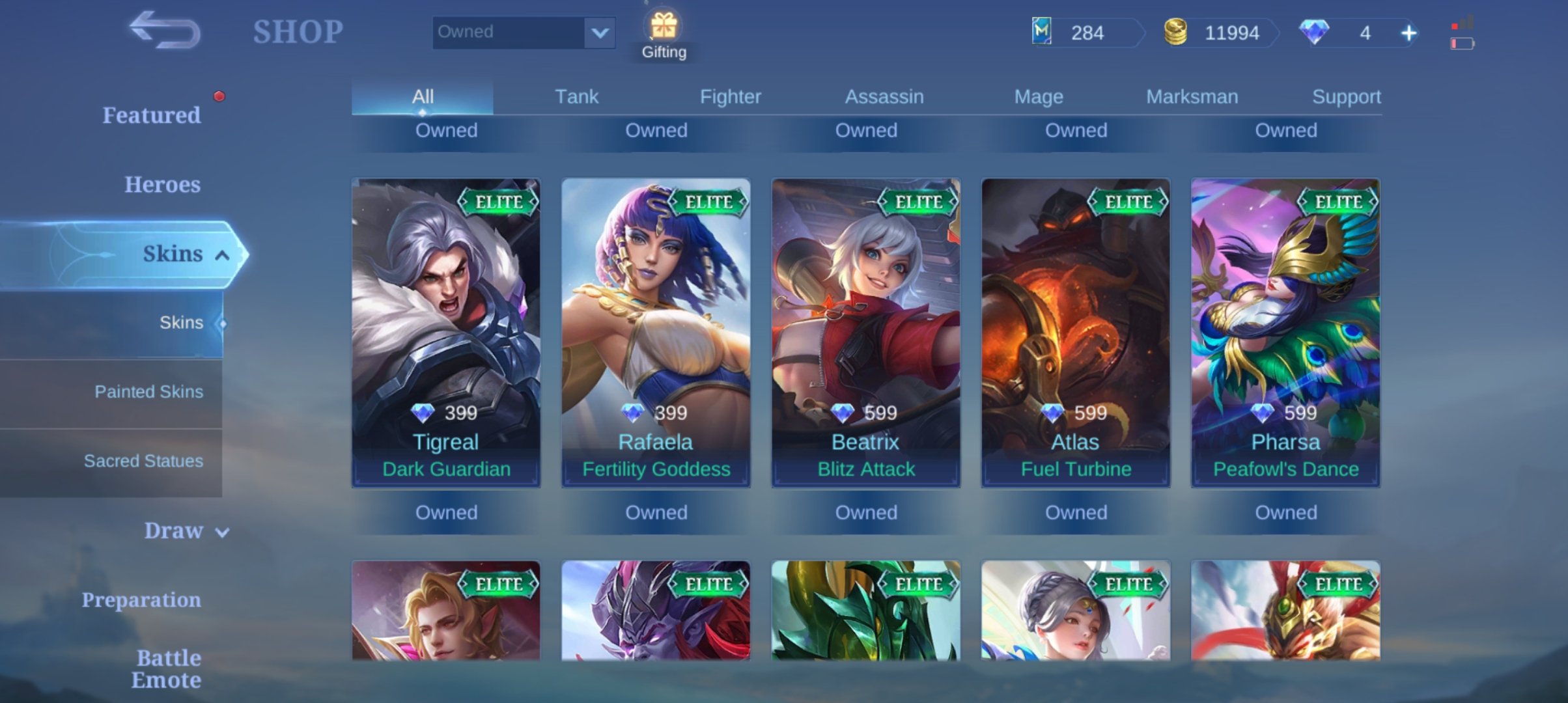The height and width of the screenshot is (703, 1568).
Task: View Support skins tab
Action: click(x=1346, y=96)
